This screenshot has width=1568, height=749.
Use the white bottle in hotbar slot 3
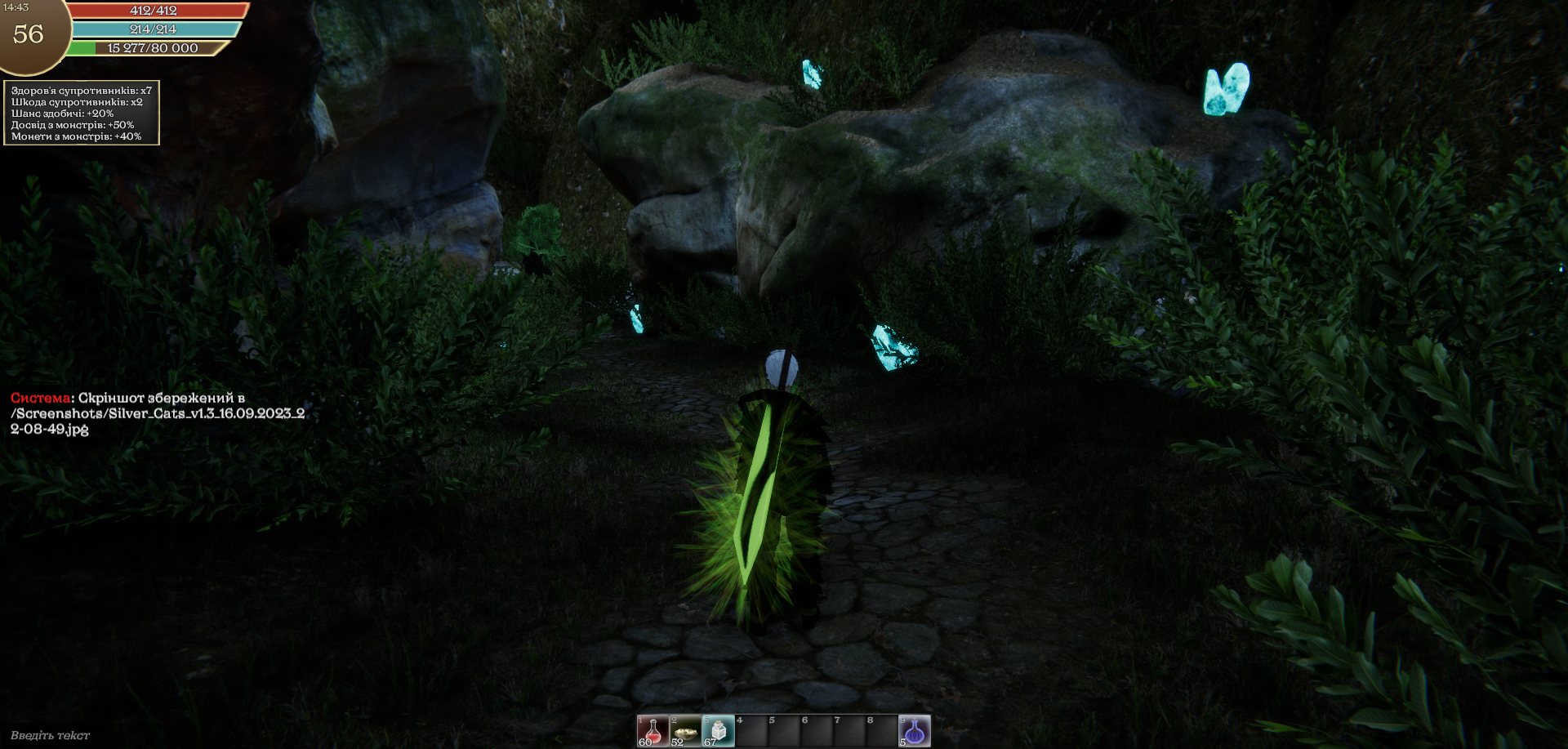click(718, 731)
